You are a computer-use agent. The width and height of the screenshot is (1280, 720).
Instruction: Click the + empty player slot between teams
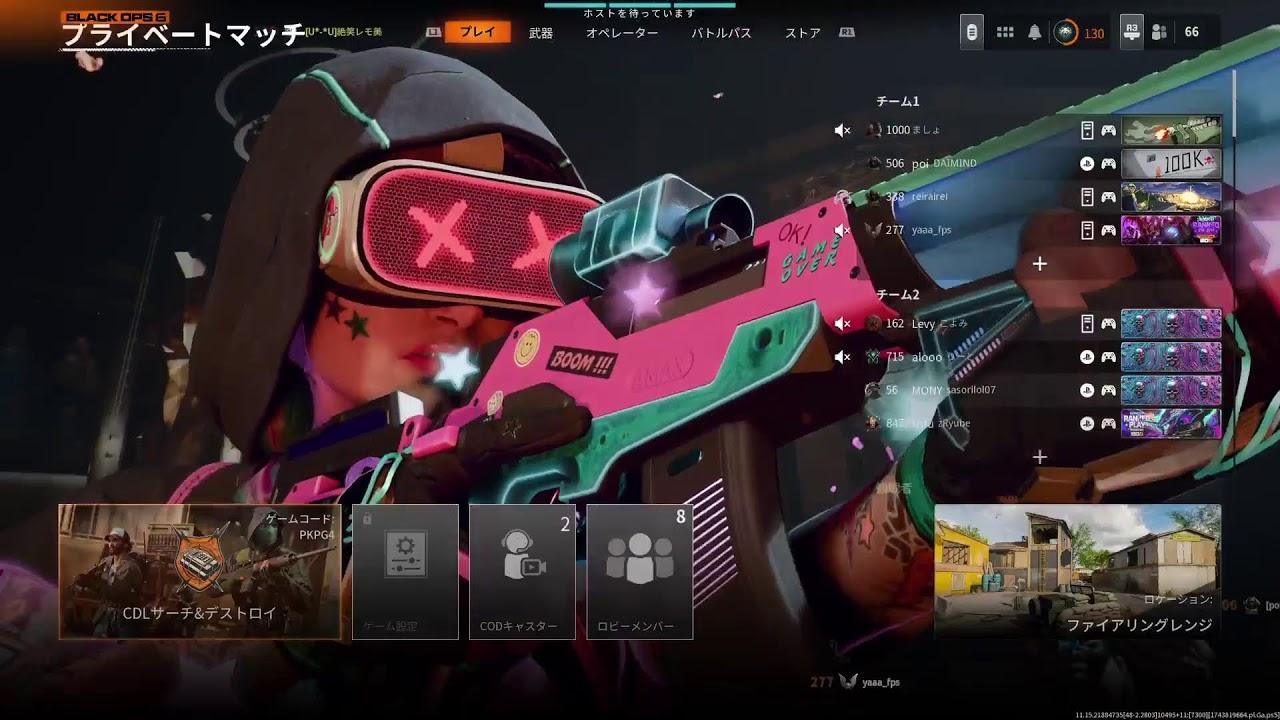point(1040,263)
